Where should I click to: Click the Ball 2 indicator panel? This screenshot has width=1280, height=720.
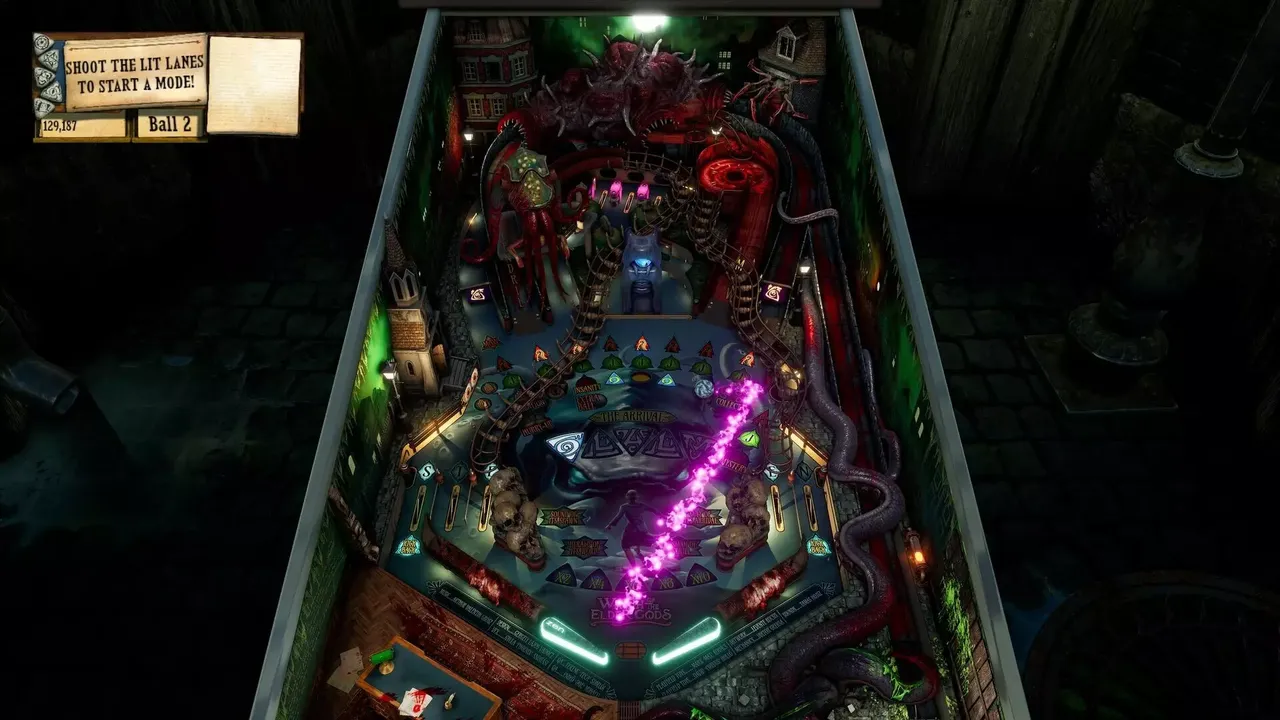pyautogui.click(x=170, y=127)
